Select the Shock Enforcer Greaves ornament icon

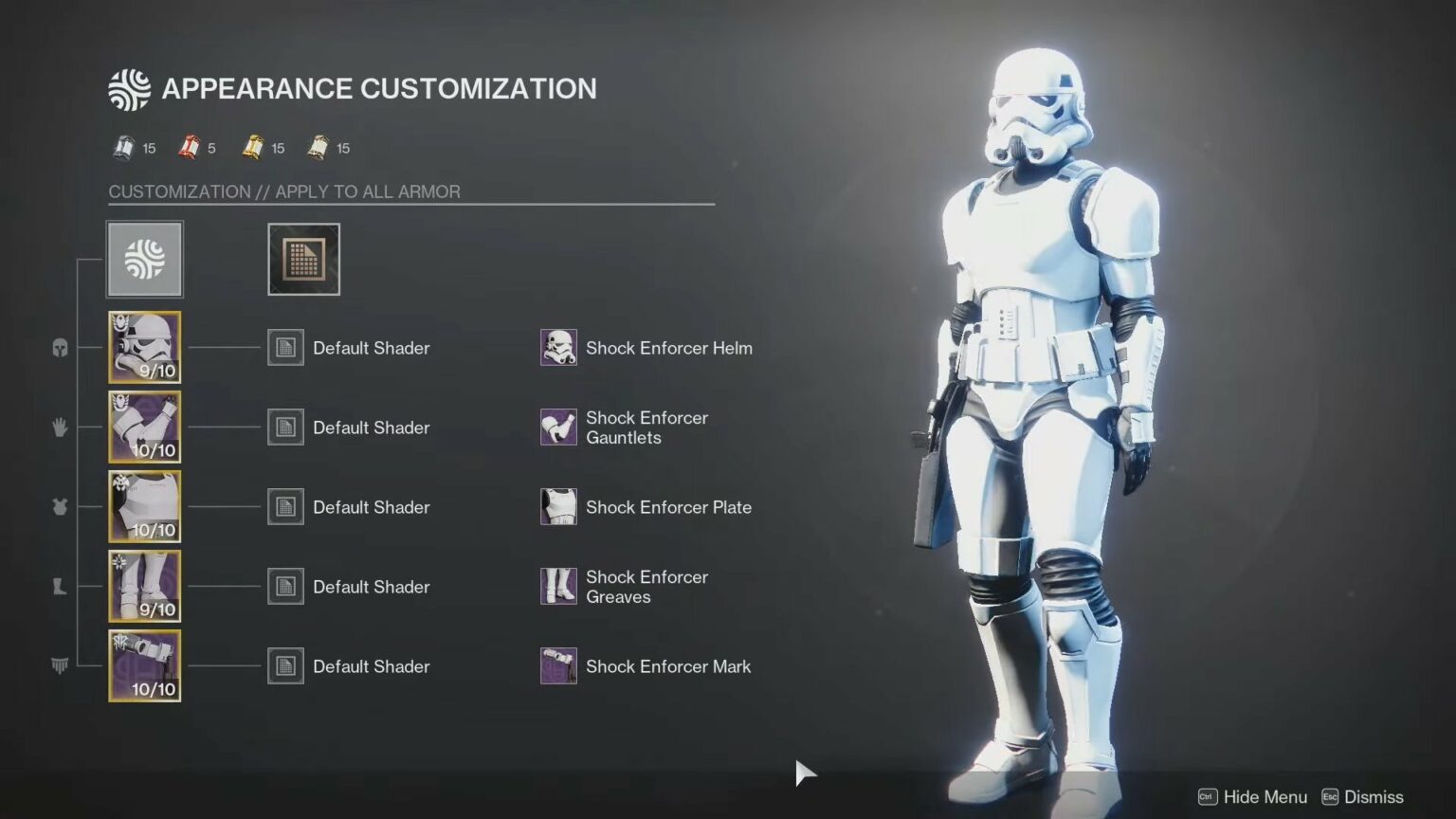coord(558,586)
